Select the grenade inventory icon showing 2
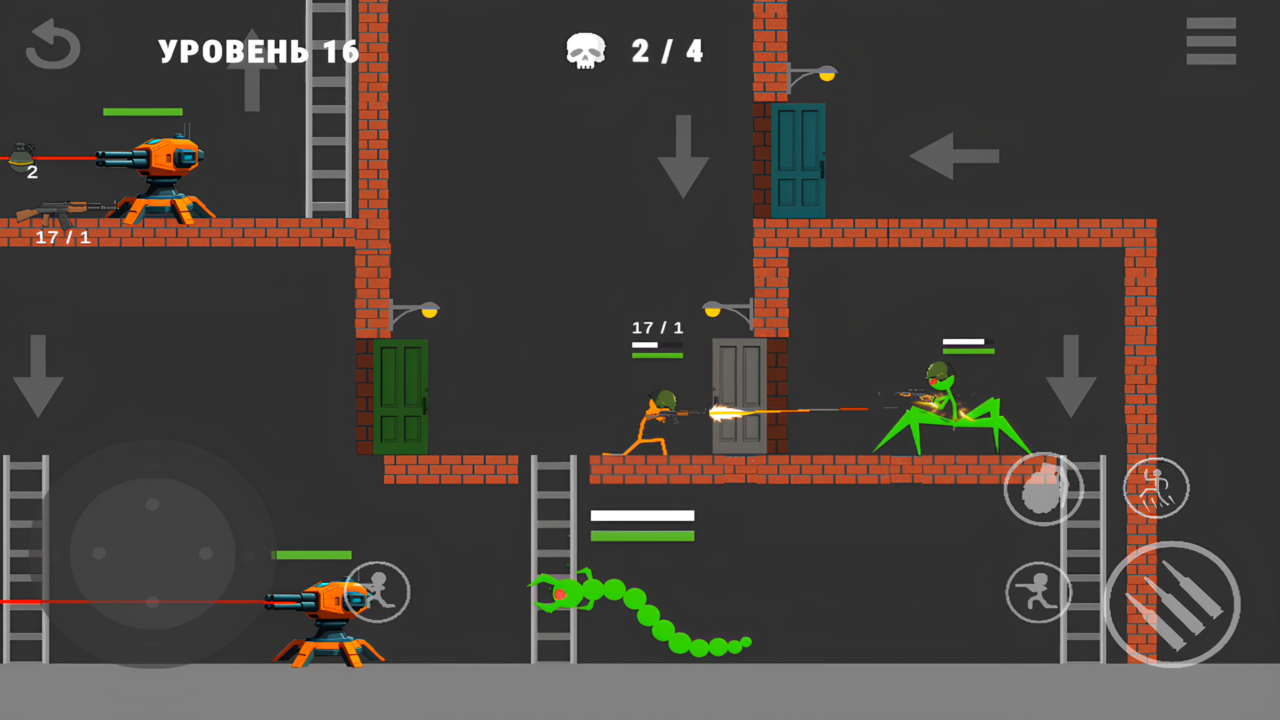The height and width of the screenshot is (720, 1280). click(25, 158)
